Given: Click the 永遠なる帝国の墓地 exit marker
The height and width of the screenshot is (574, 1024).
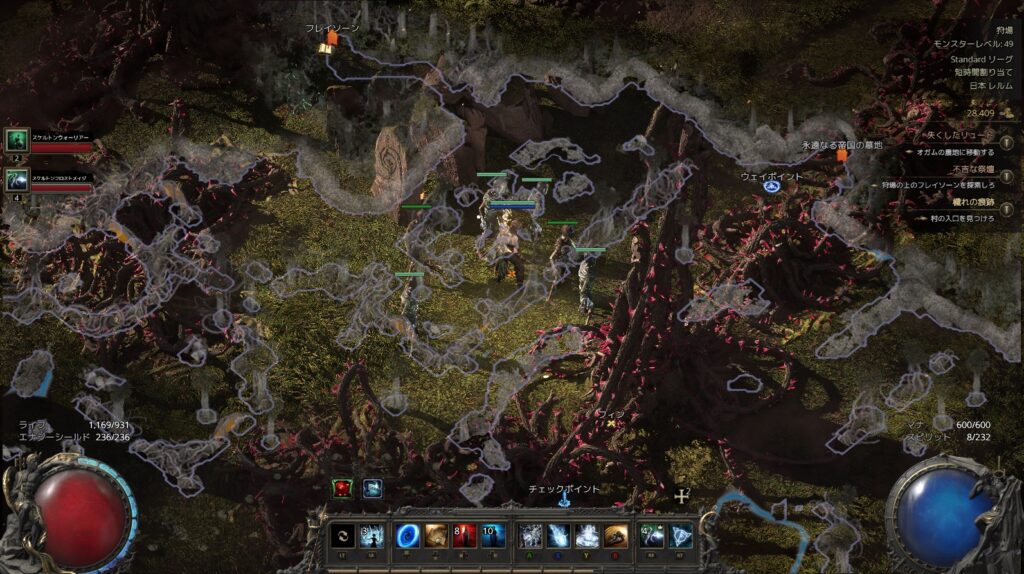Looking at the screenshot, I should [842, 155].
